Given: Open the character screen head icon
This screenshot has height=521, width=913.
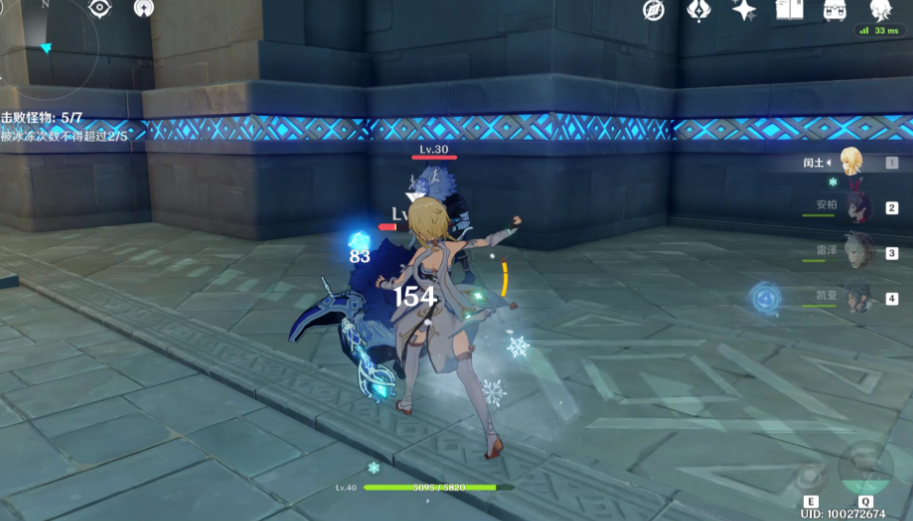Looking at the screenshot, I should click(x=879, y=10).
